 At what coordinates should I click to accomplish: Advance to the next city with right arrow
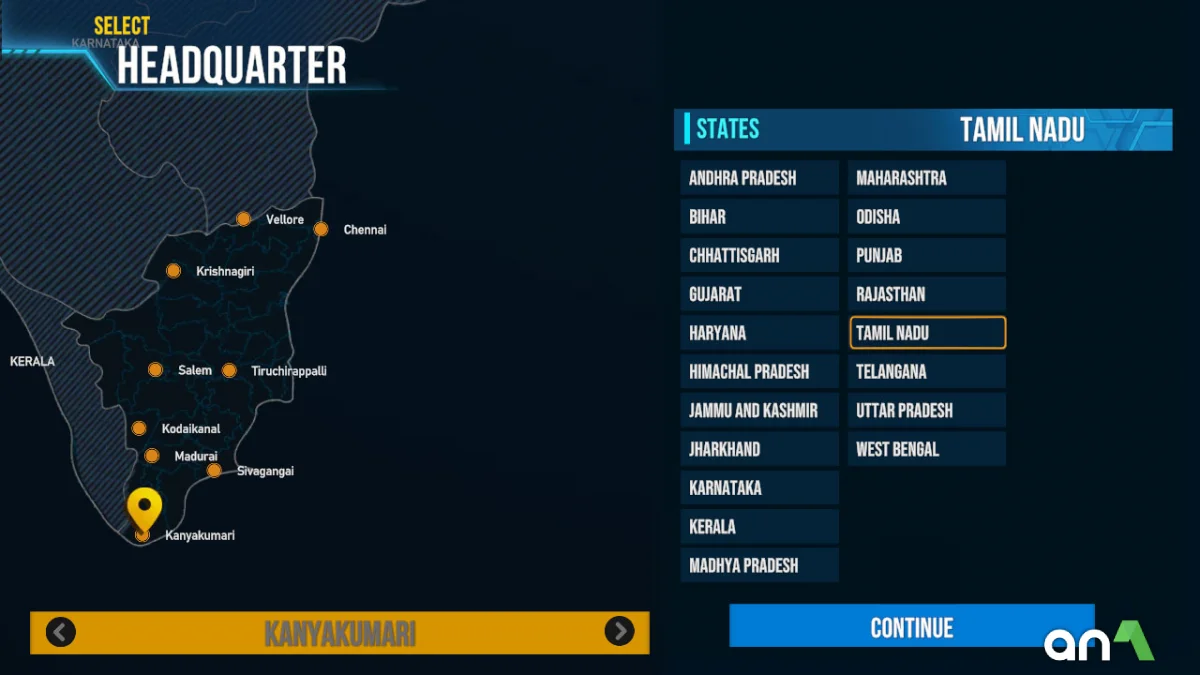click(619, 631)
